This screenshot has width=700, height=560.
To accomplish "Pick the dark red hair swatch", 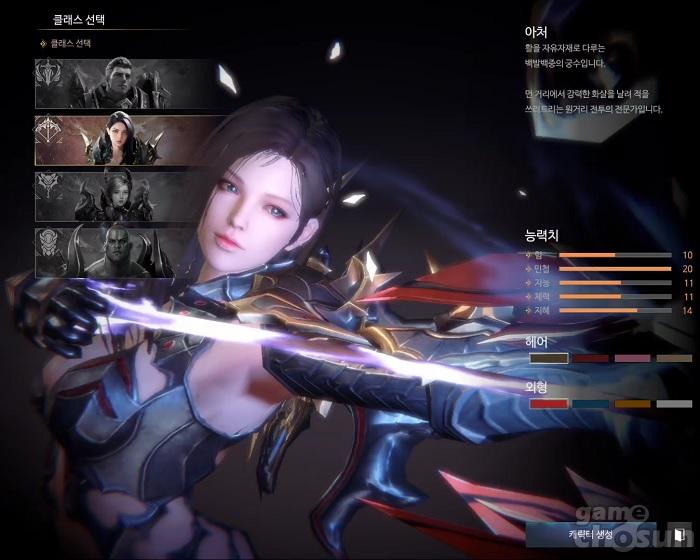I will tap(589, 358).
